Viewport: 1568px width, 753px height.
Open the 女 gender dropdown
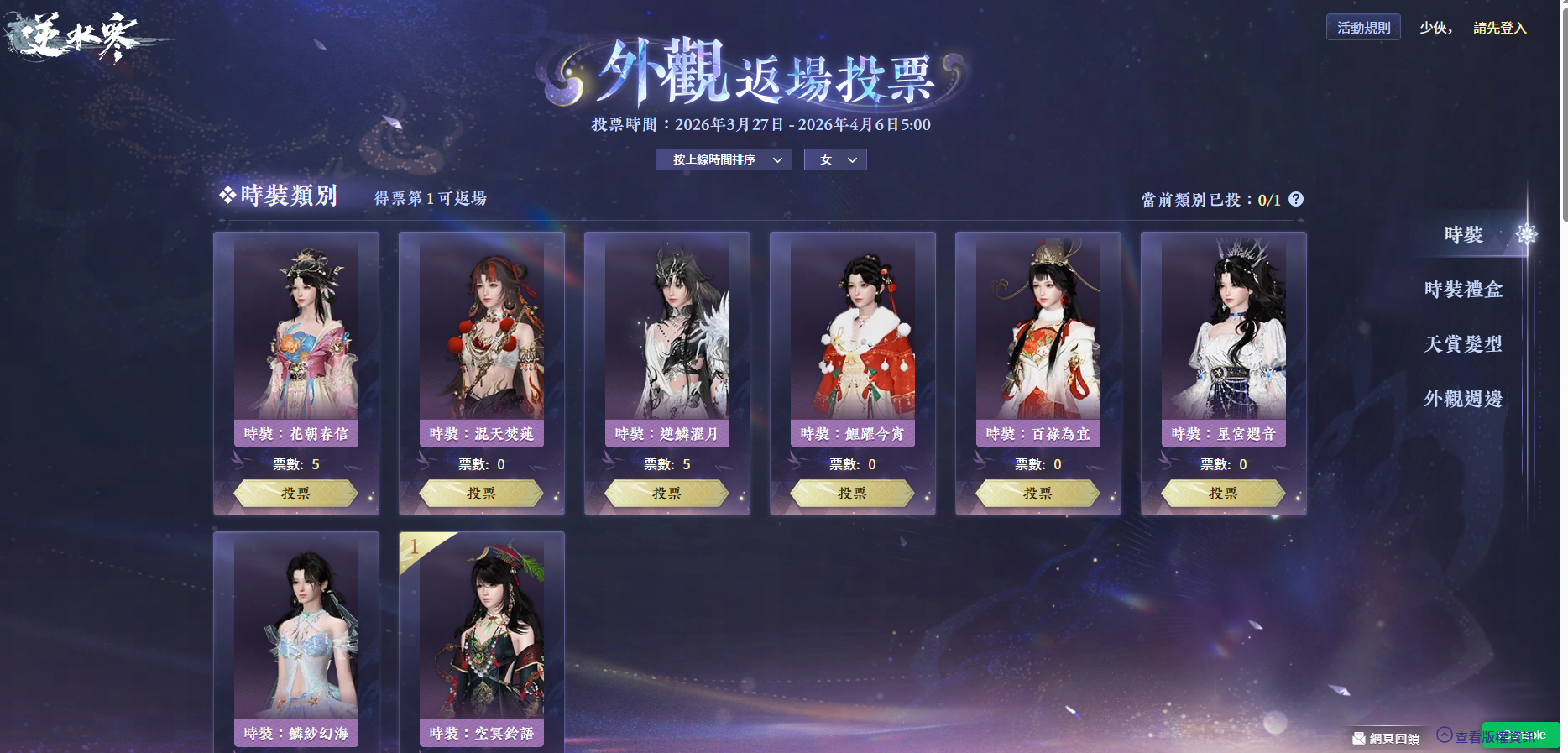coord(835,159)
